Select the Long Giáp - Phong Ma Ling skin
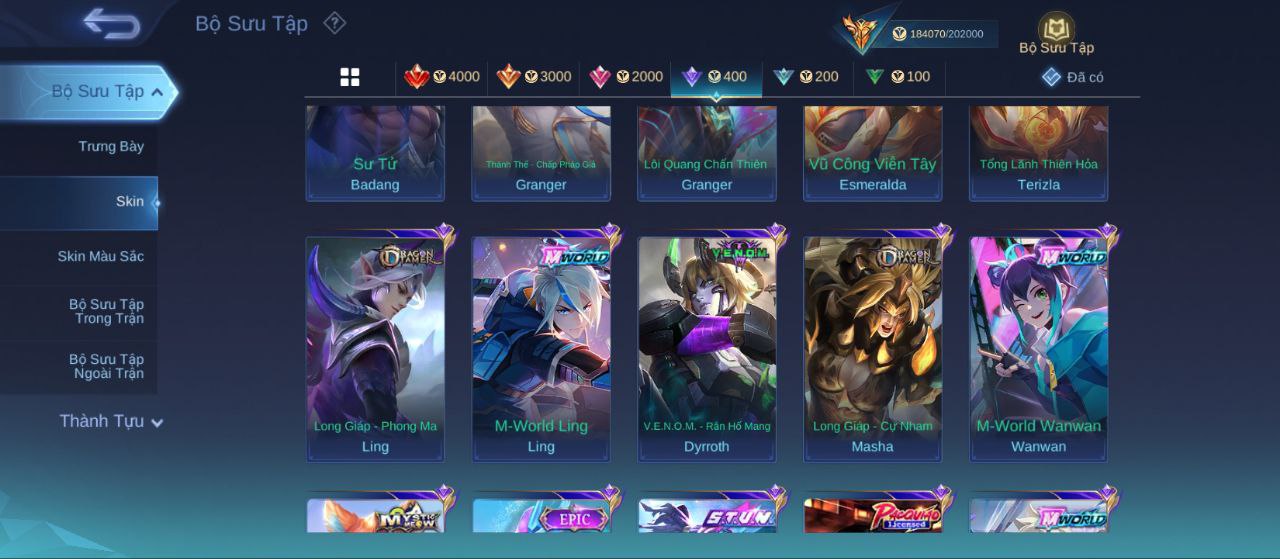The image size is (1280, 559). click(x=375, y=348)
